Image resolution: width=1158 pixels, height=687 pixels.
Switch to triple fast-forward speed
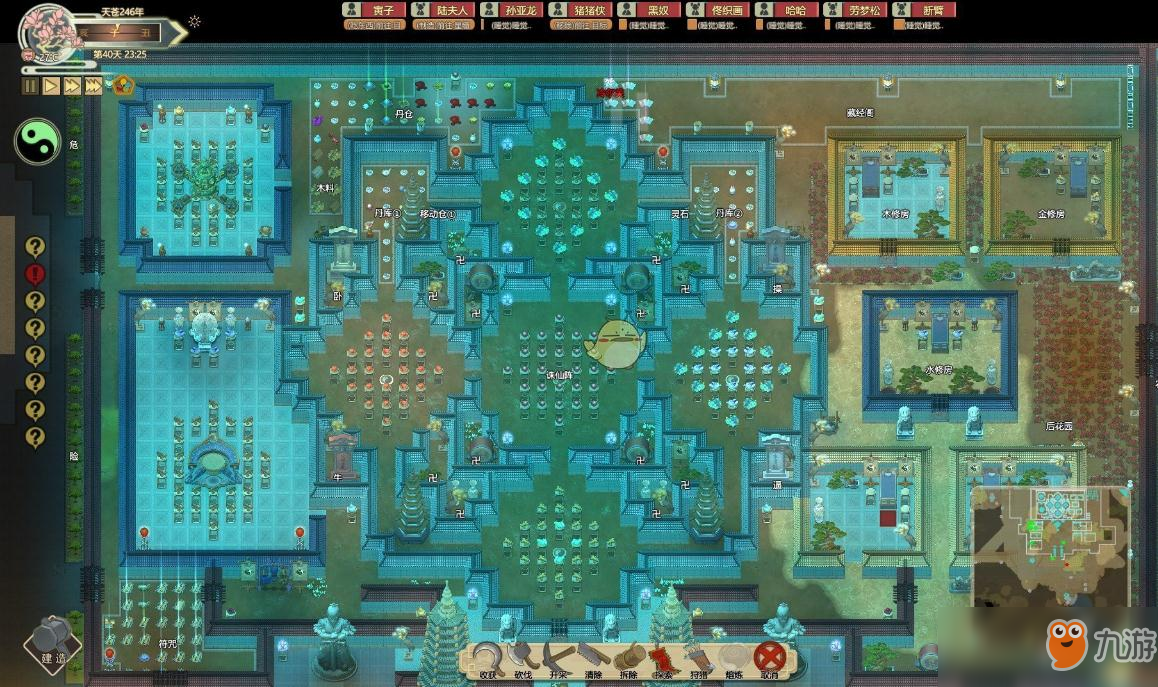pyautogui.click(x=93, y=86)
